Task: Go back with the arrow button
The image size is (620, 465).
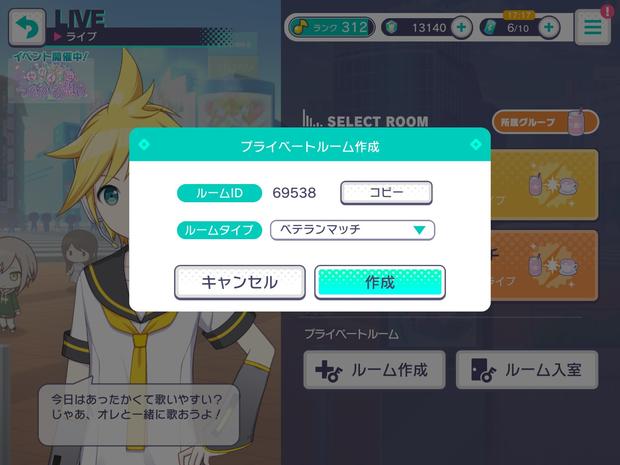Action: 27,27
